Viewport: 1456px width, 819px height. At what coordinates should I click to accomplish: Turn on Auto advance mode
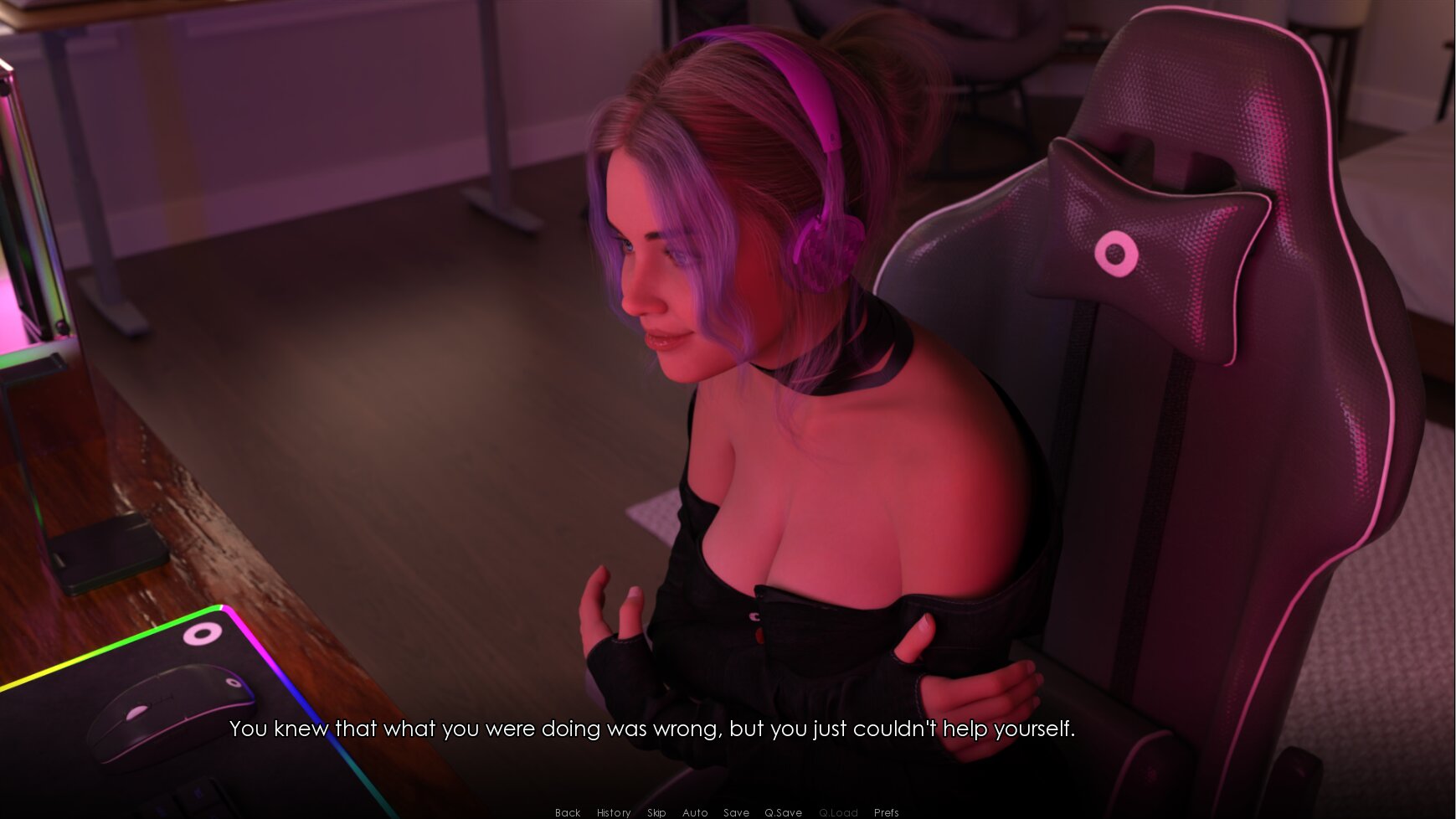tap(694, 812)
